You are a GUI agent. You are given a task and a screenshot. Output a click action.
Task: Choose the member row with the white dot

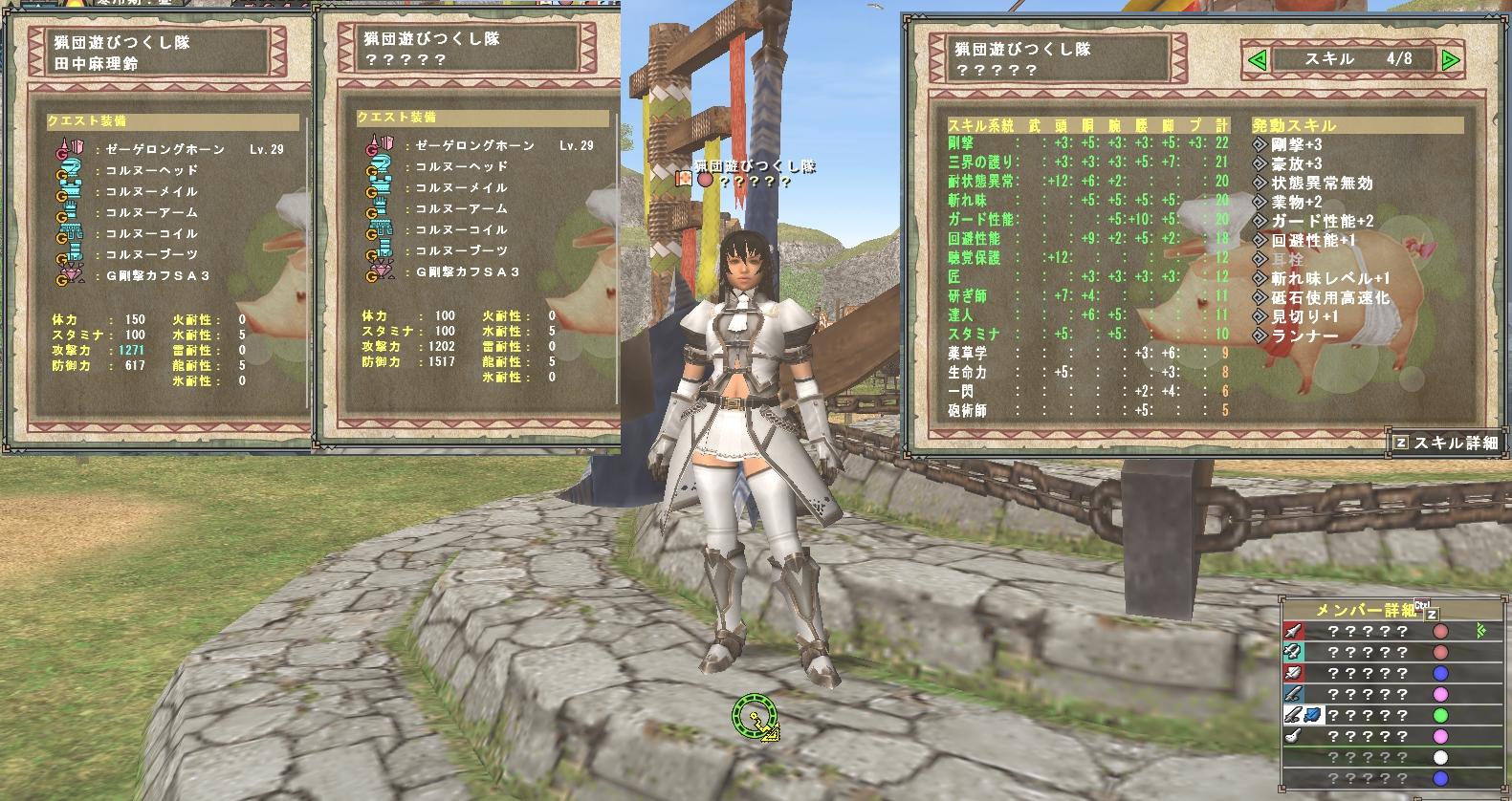pyautogui.click(x=1377, y=757)
